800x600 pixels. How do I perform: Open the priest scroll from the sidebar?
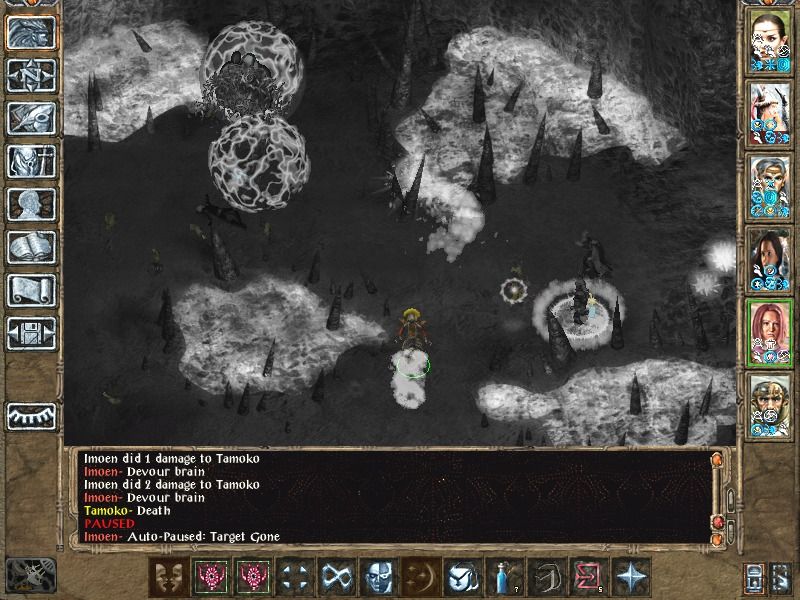pos(30,290)
